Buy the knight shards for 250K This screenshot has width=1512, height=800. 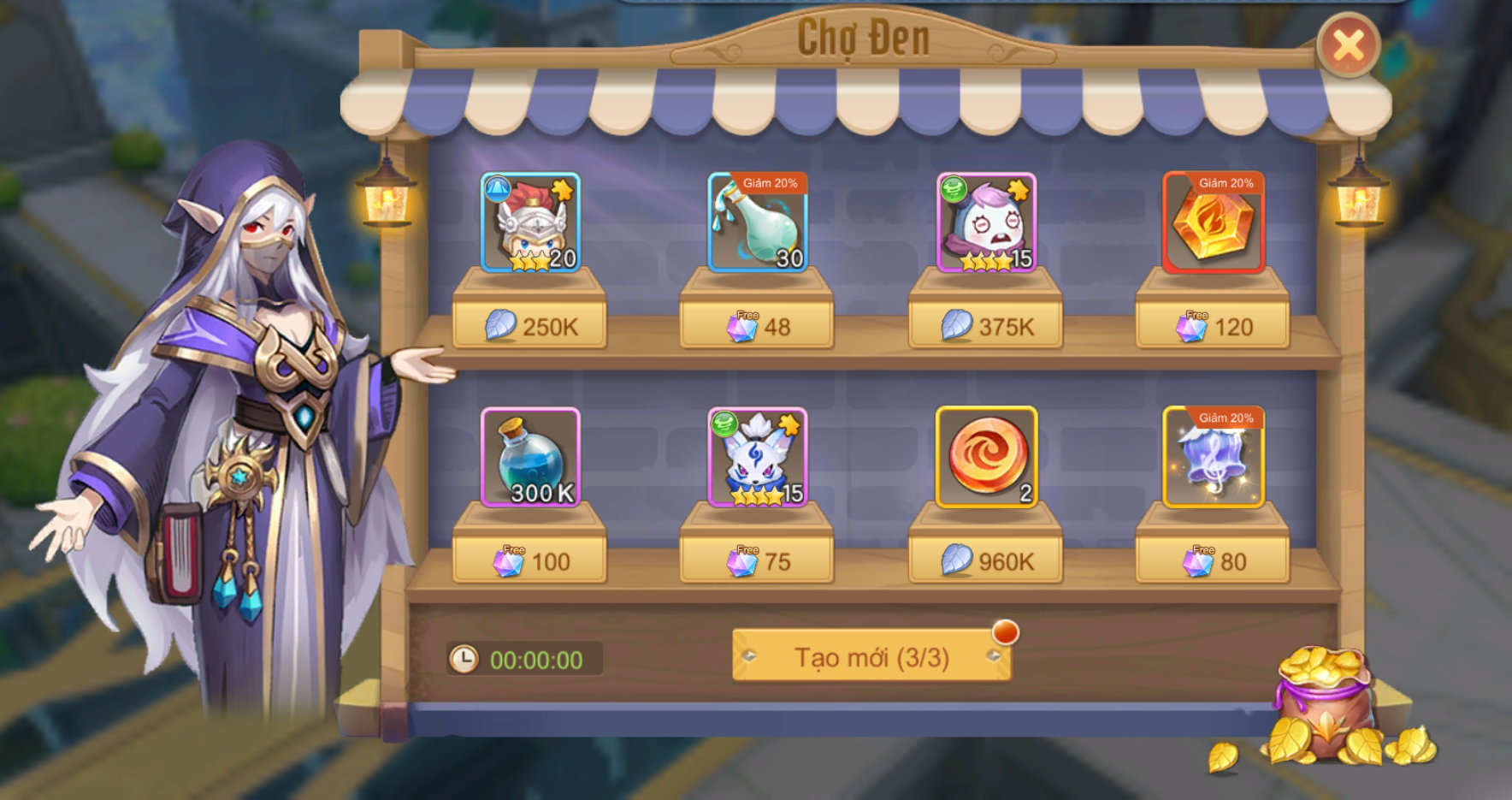tap(530, 327)
